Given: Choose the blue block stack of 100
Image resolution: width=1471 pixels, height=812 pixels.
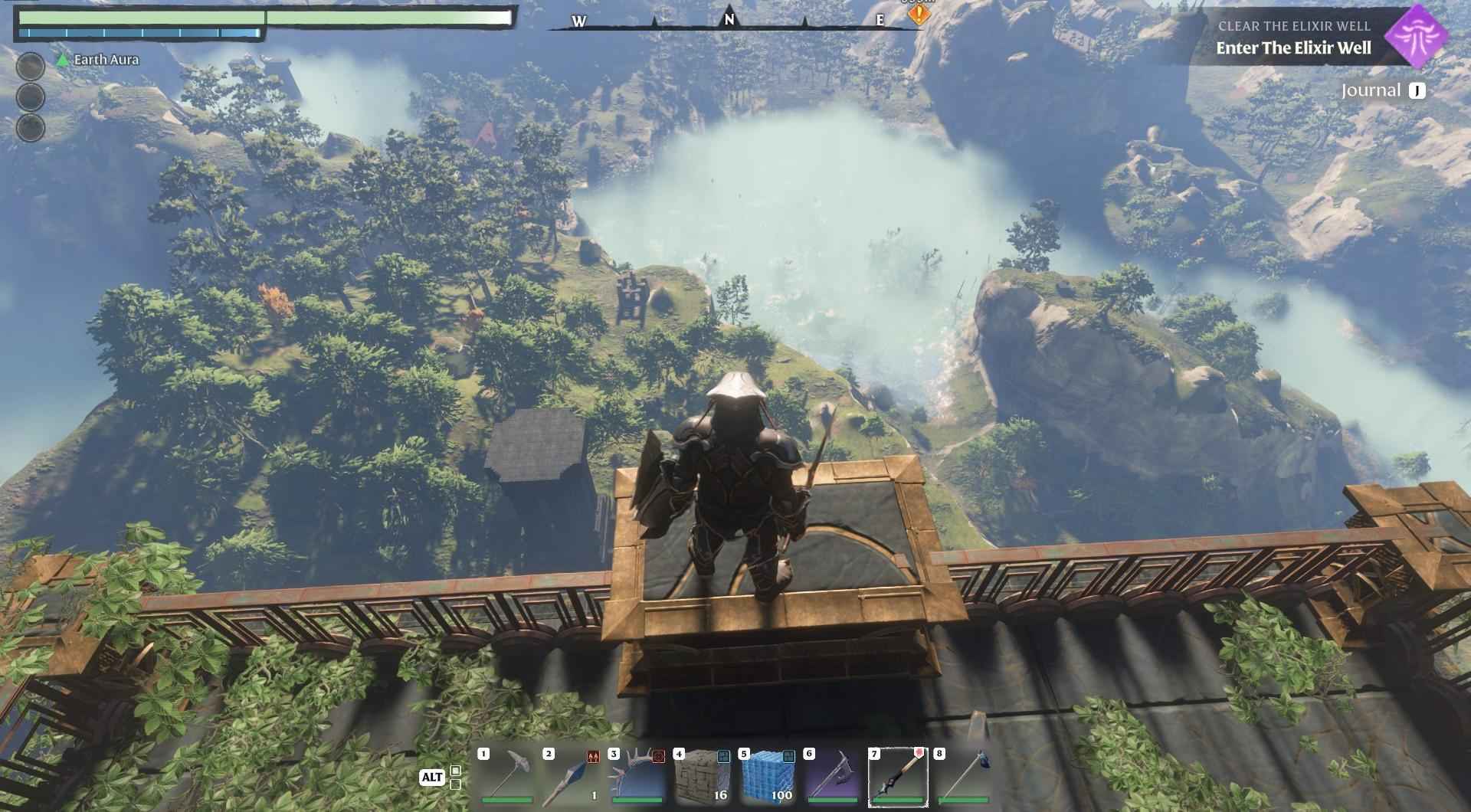Looking at the screenshot, I should [x=768, y=777].
